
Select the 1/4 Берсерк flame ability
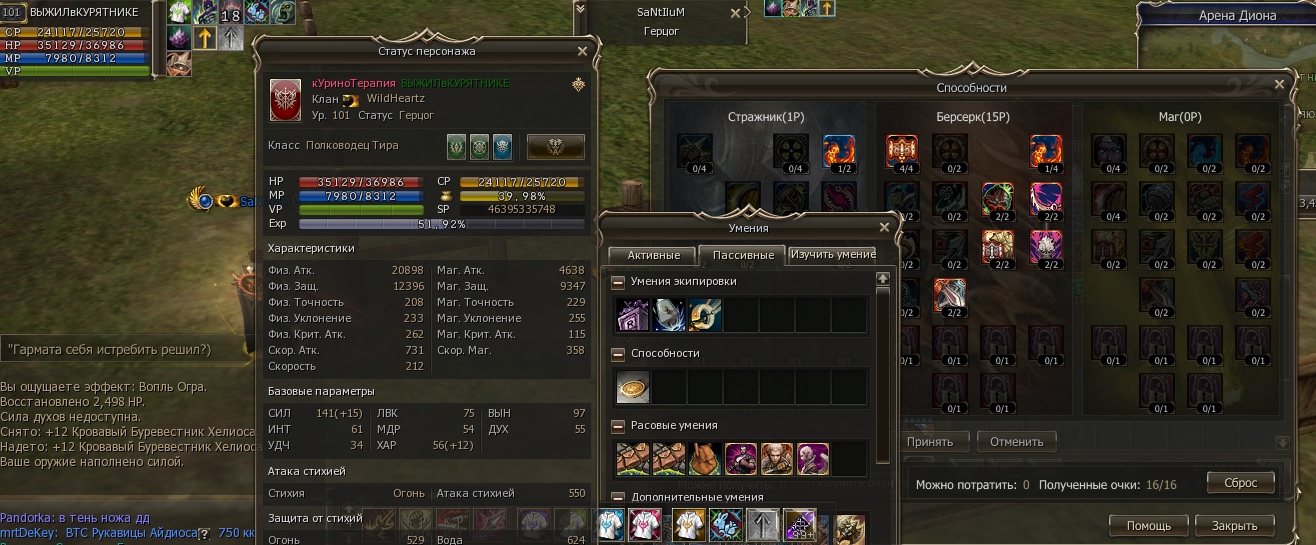(x=1046, y=150)
